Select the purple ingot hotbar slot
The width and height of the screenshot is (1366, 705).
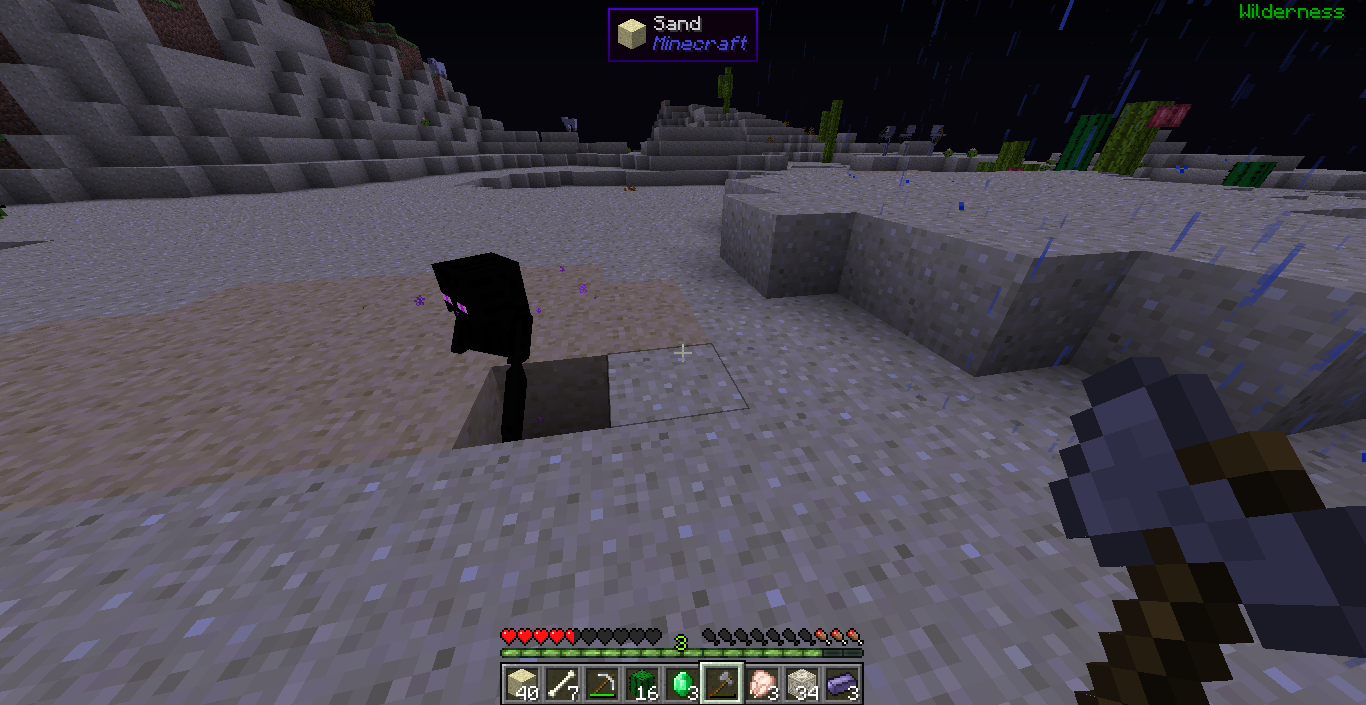(840, 684)
